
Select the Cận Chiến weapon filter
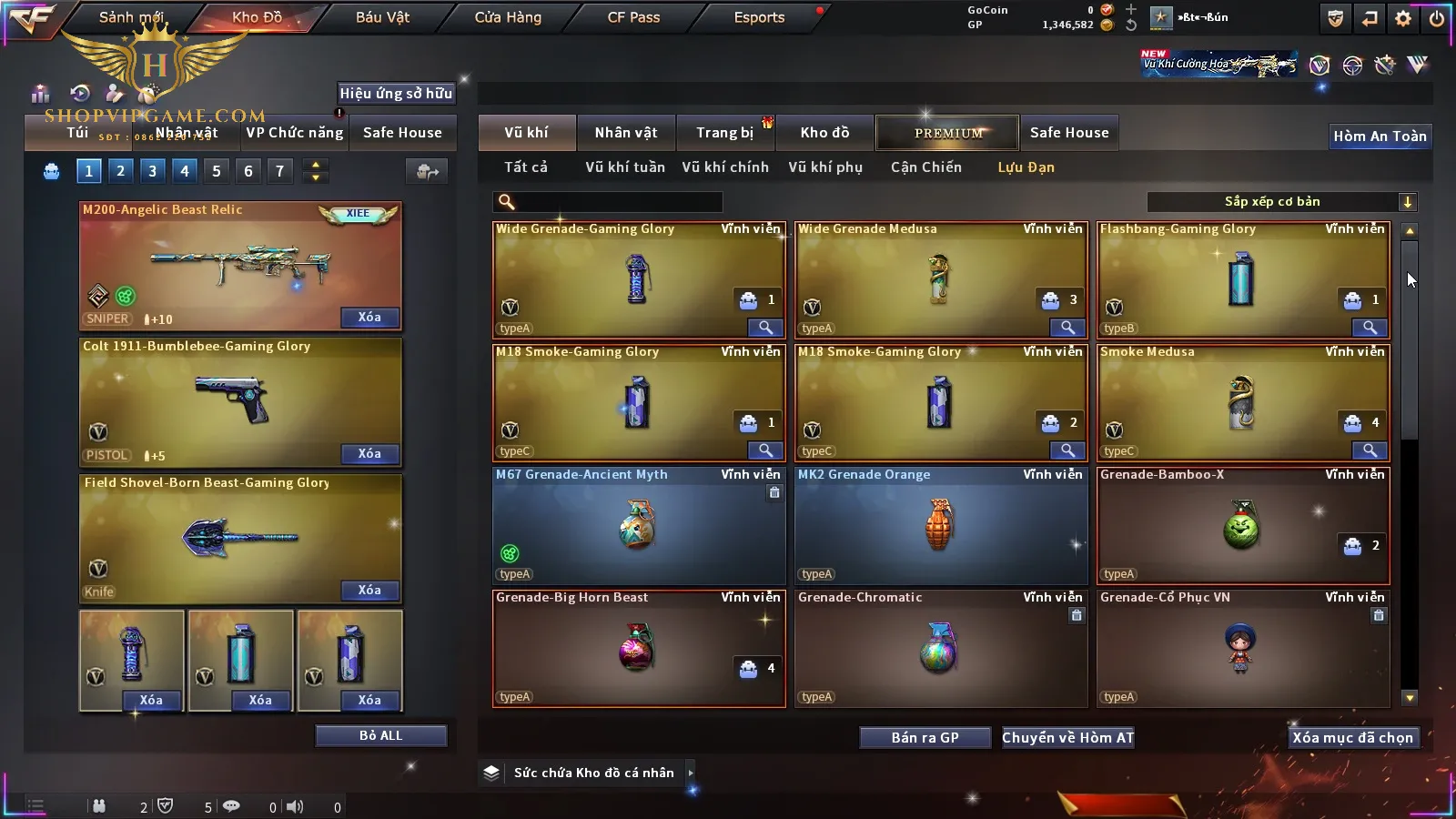(x=925, y=167)
